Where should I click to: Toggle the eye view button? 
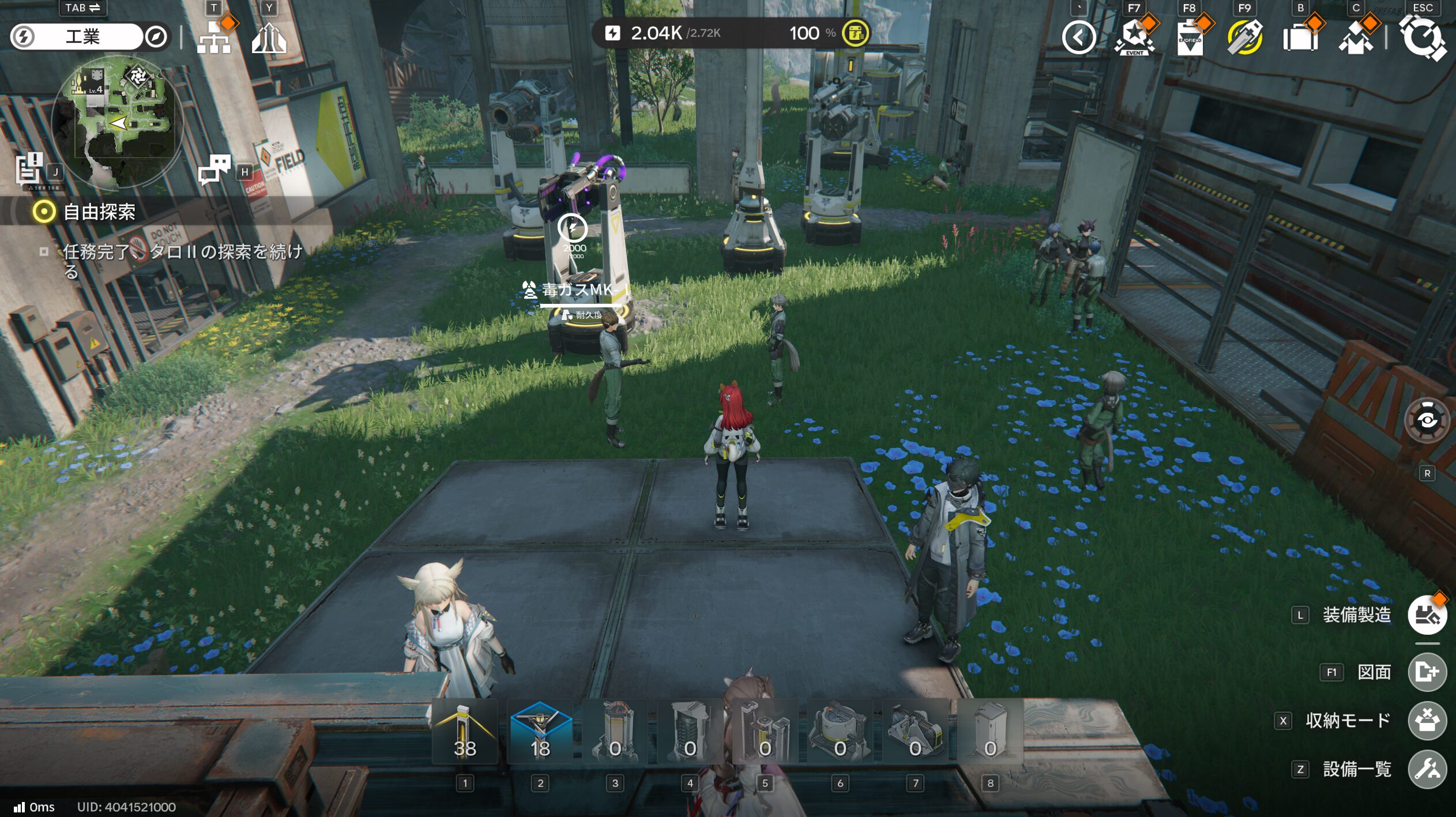[1427, 420]
